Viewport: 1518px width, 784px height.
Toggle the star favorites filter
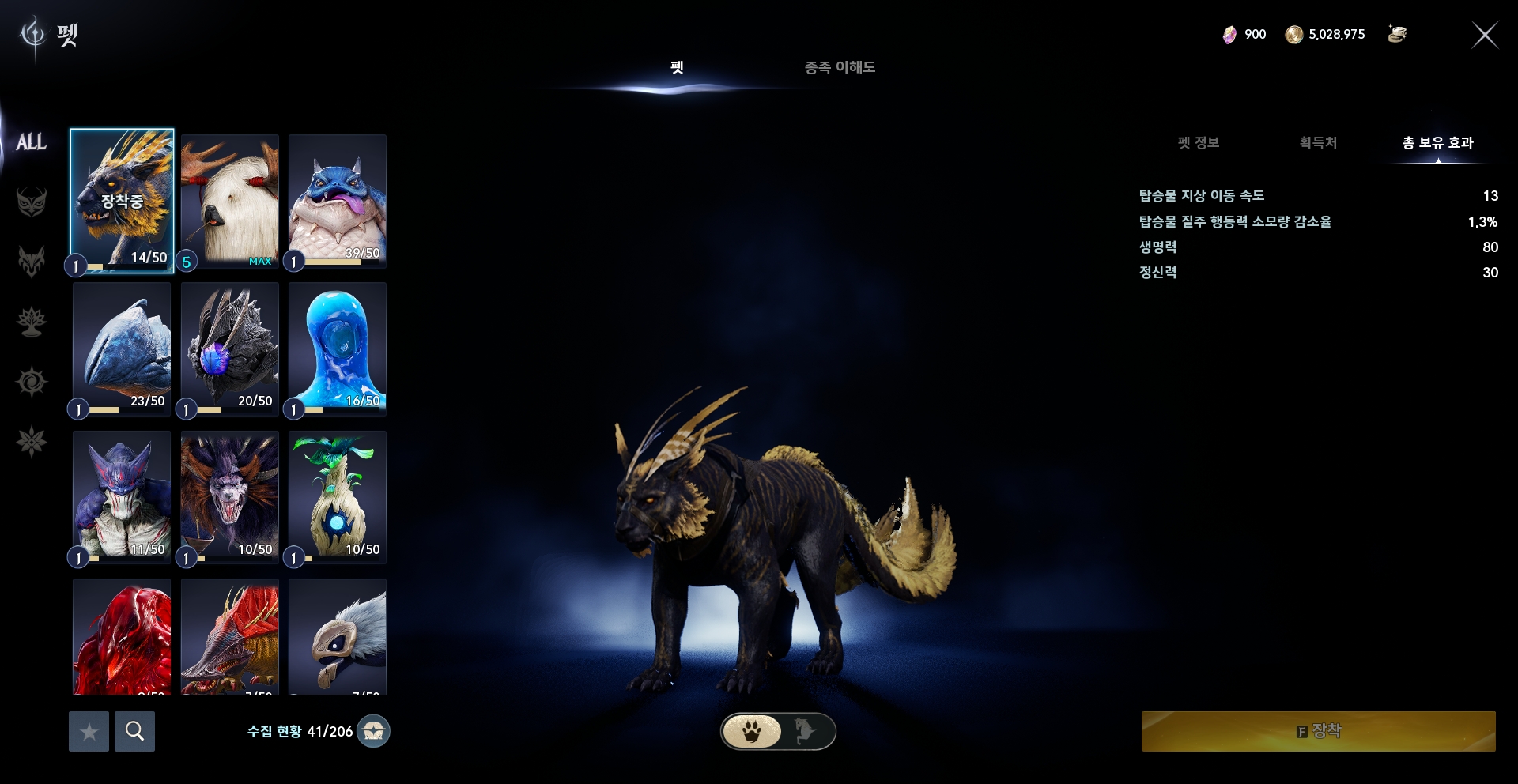click(89, 731)
